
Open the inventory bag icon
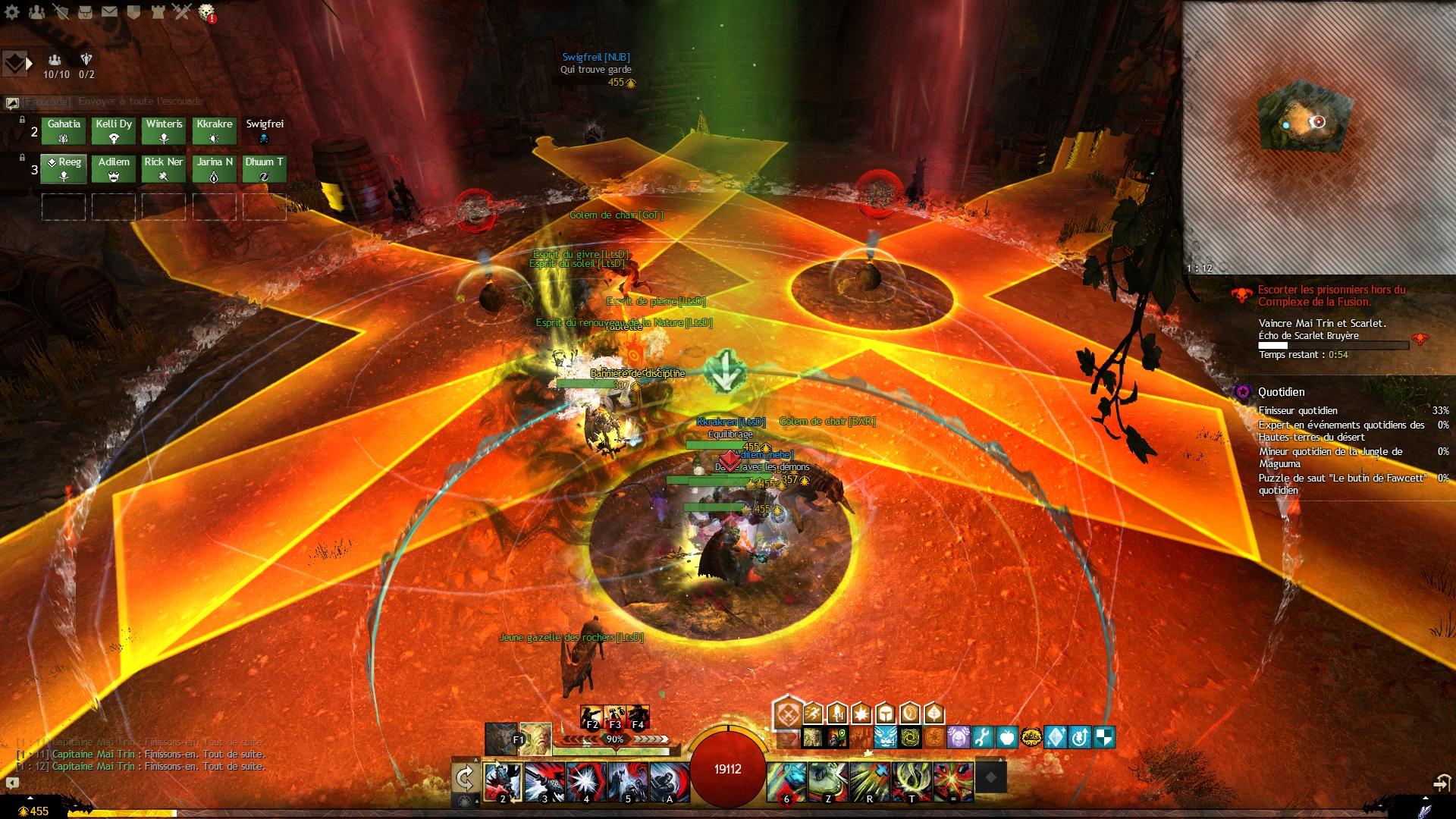tap(85, 11)
